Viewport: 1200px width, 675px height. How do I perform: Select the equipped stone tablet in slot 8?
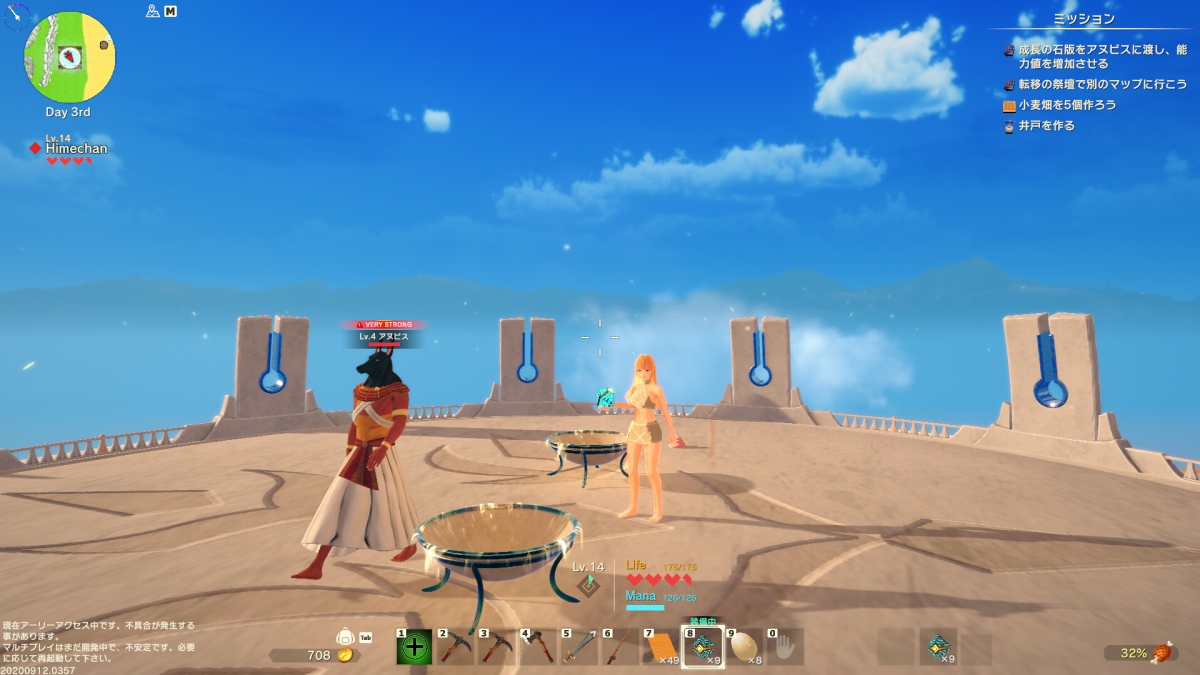coord(703,647)
